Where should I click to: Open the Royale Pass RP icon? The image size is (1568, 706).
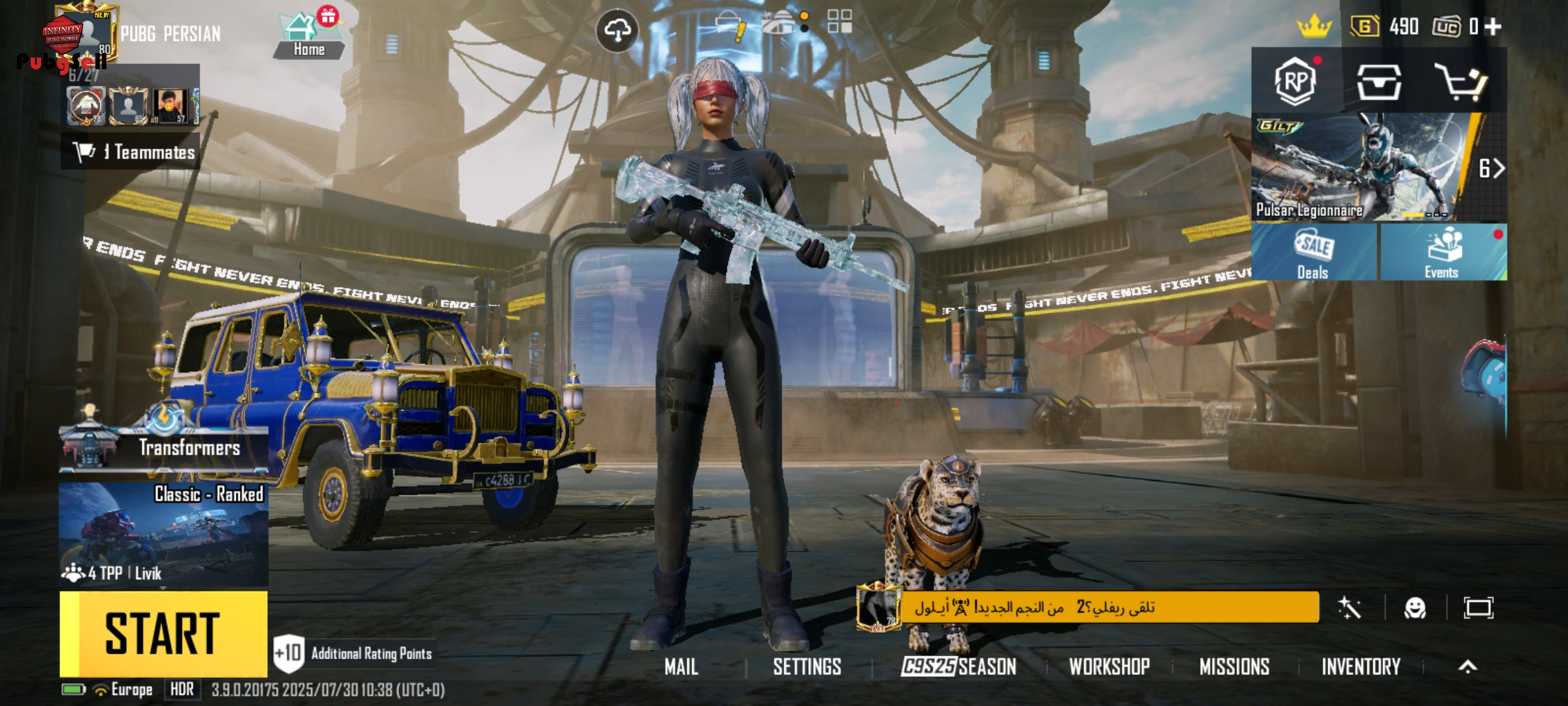coord(1295,81)
